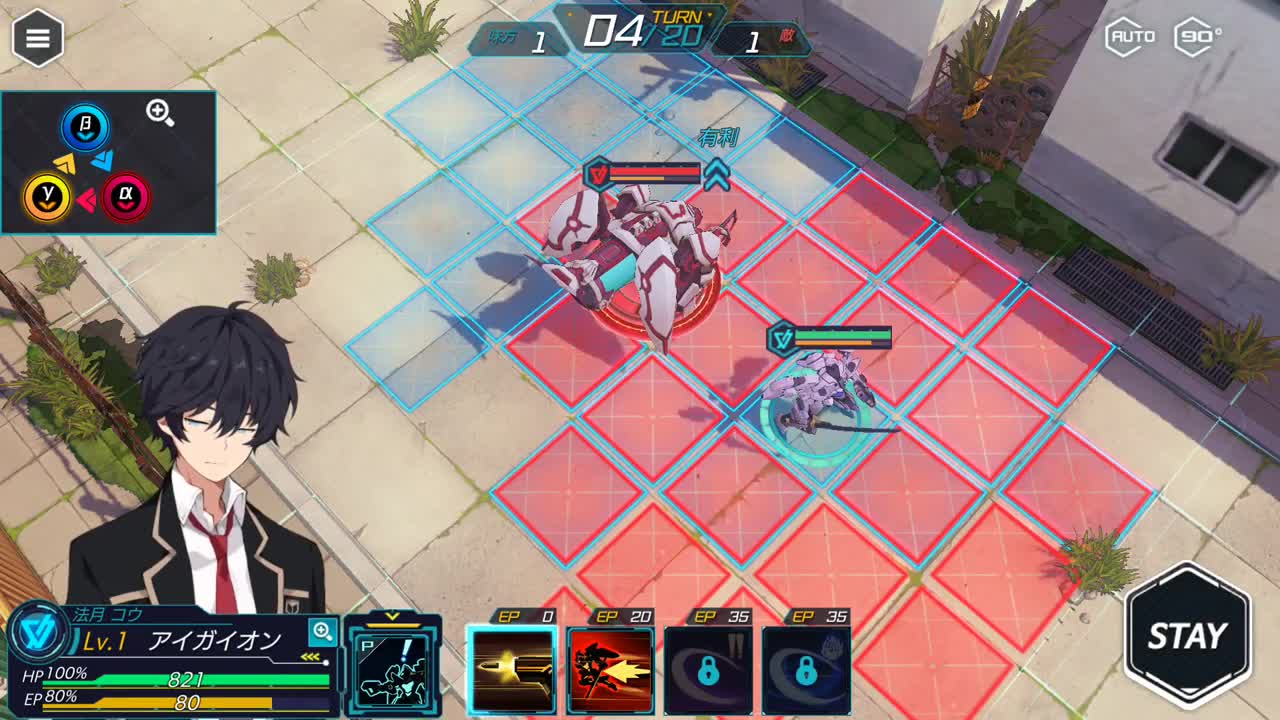Activate the red charge attack skill (EP 20)
The width and height of the screenshot is (1280, 720).
coord(610,670)
